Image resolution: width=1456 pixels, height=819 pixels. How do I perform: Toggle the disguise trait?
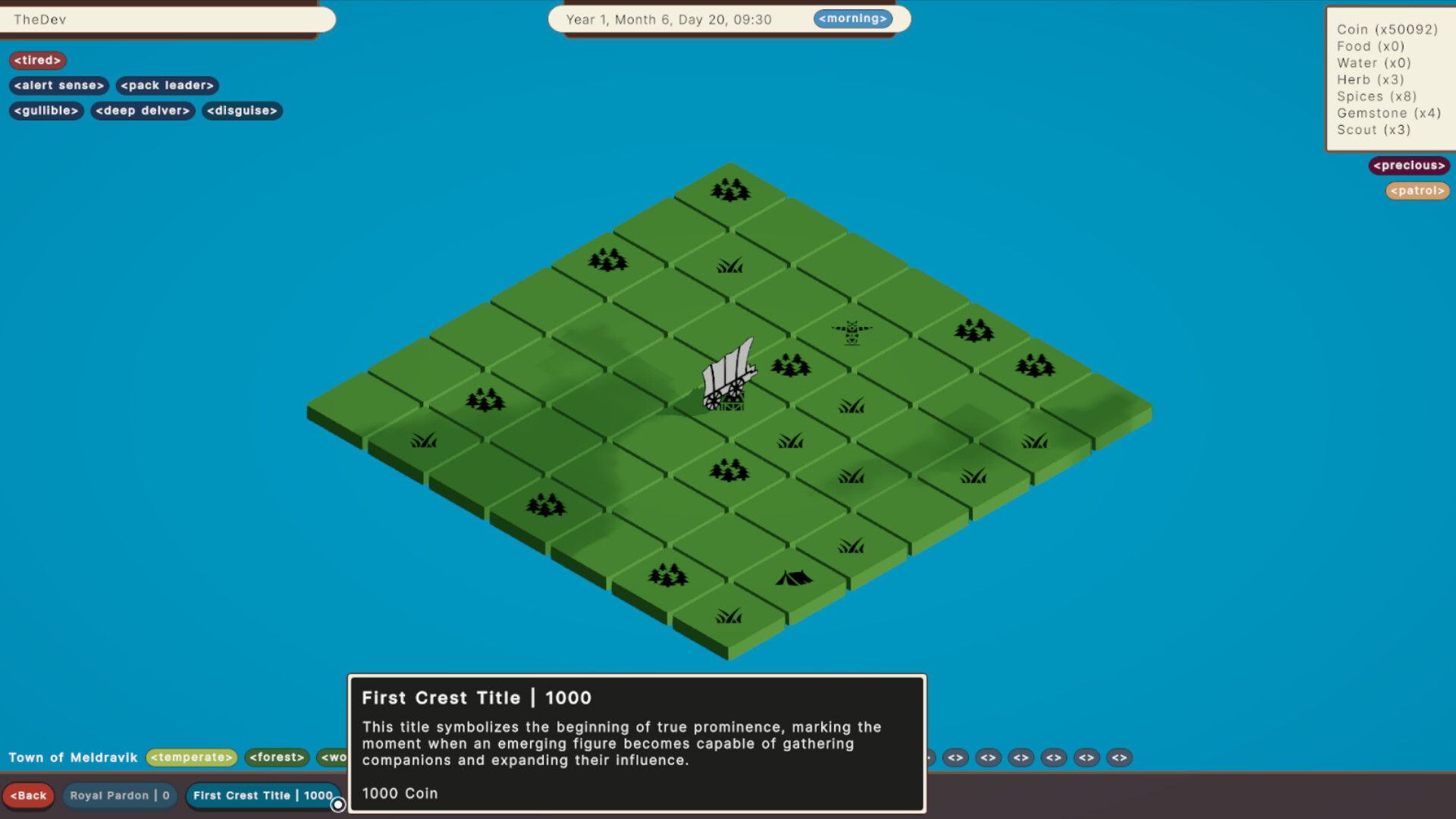(242, 111)
